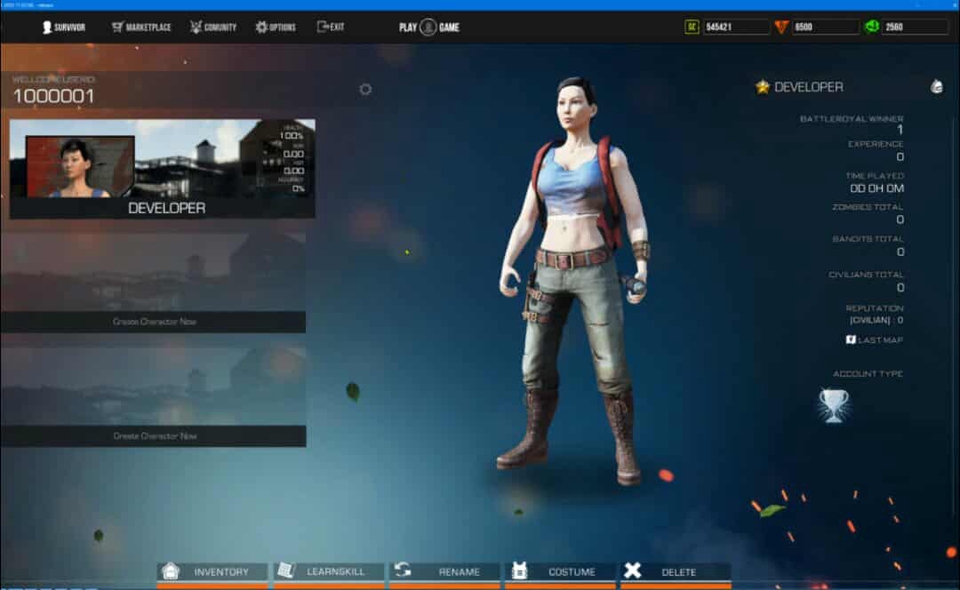Viewport: 960px width, 590px height.
Task: Click the green dollar currency icon
Action: coord(871,27)
